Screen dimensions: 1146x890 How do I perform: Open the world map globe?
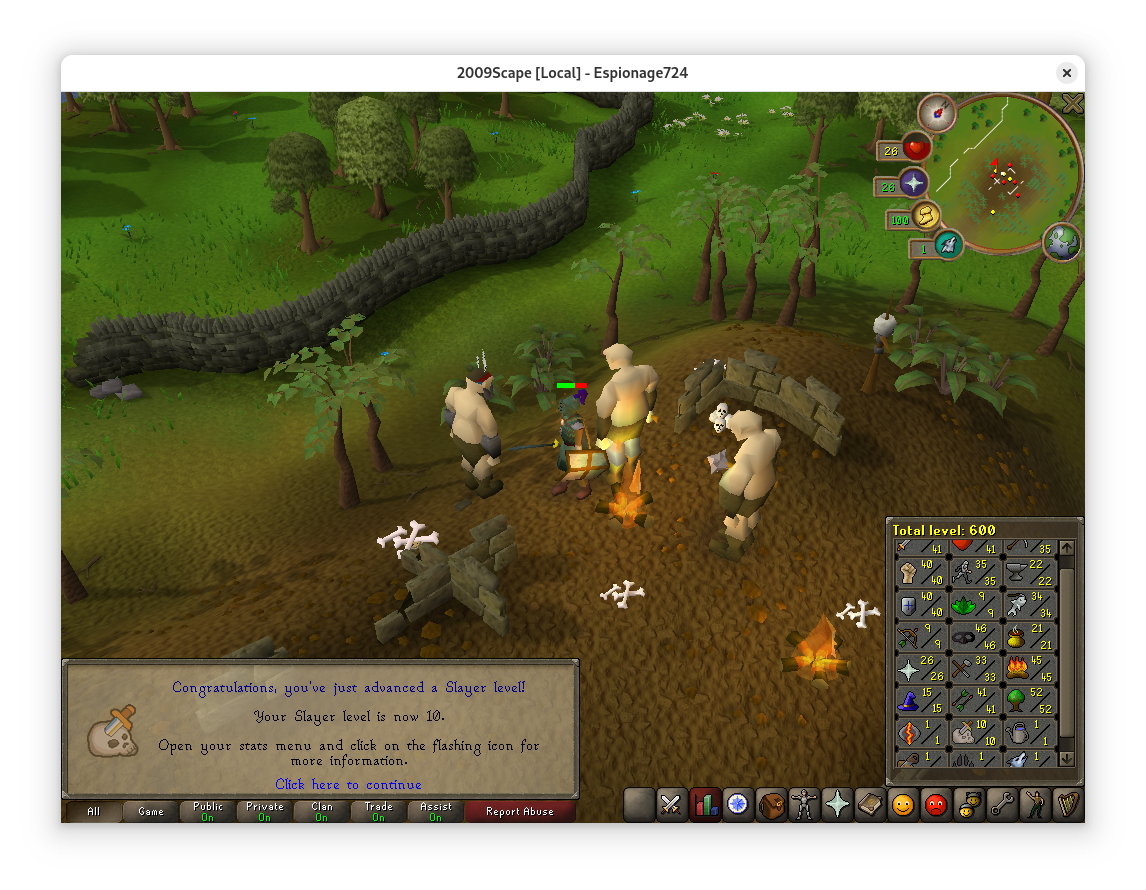click(1061, 242)
